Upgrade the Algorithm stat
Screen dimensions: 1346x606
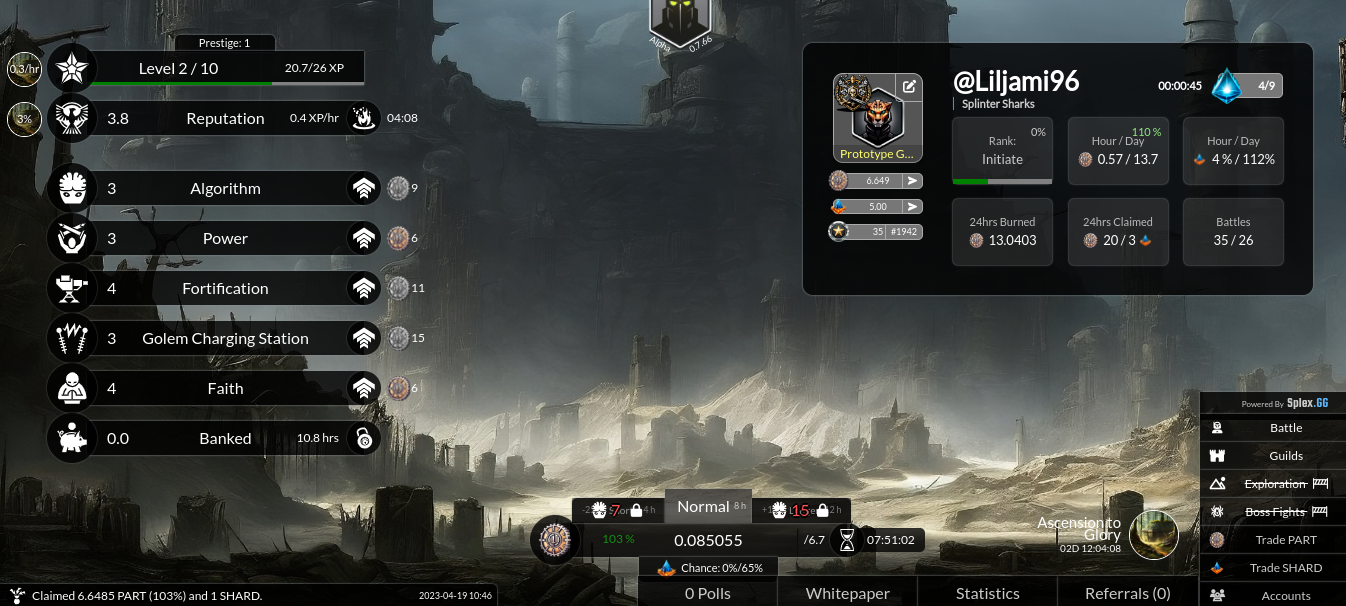[363, 188]
